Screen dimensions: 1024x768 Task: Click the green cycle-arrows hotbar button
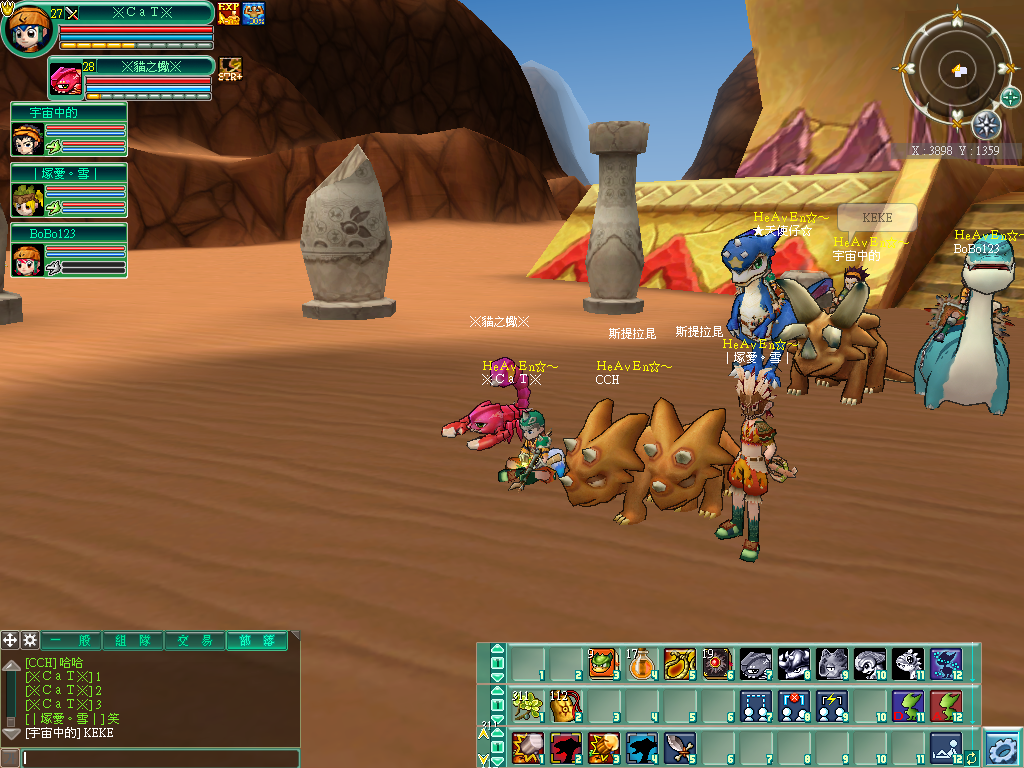pyautogui.click(x=970, y=758)
